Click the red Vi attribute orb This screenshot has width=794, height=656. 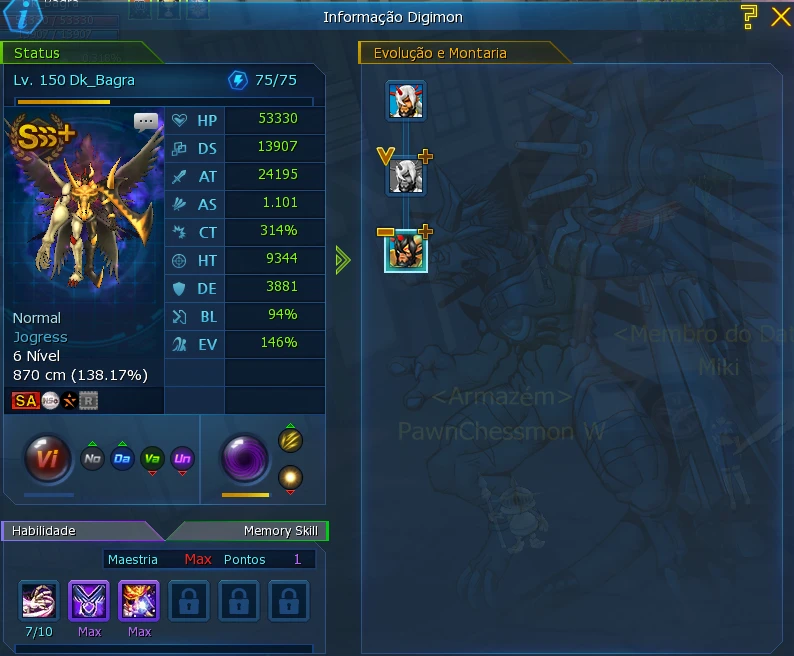tap(48, 460)
